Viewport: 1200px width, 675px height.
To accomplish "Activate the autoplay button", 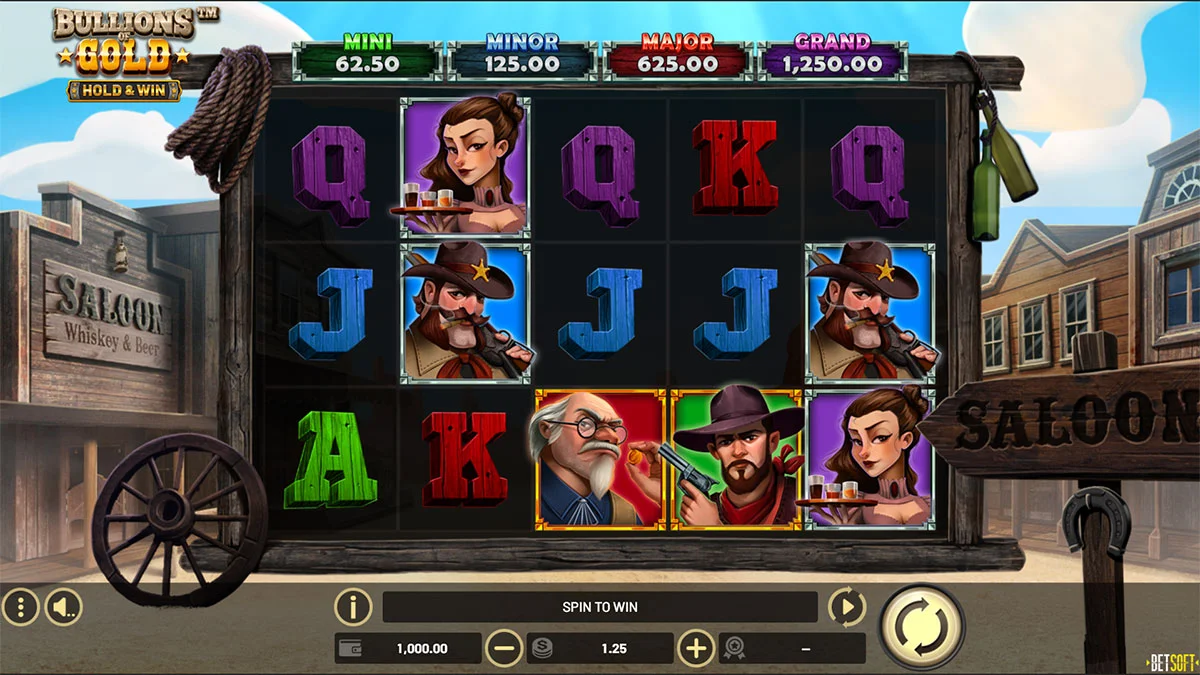I will click(x=847, y=606).
